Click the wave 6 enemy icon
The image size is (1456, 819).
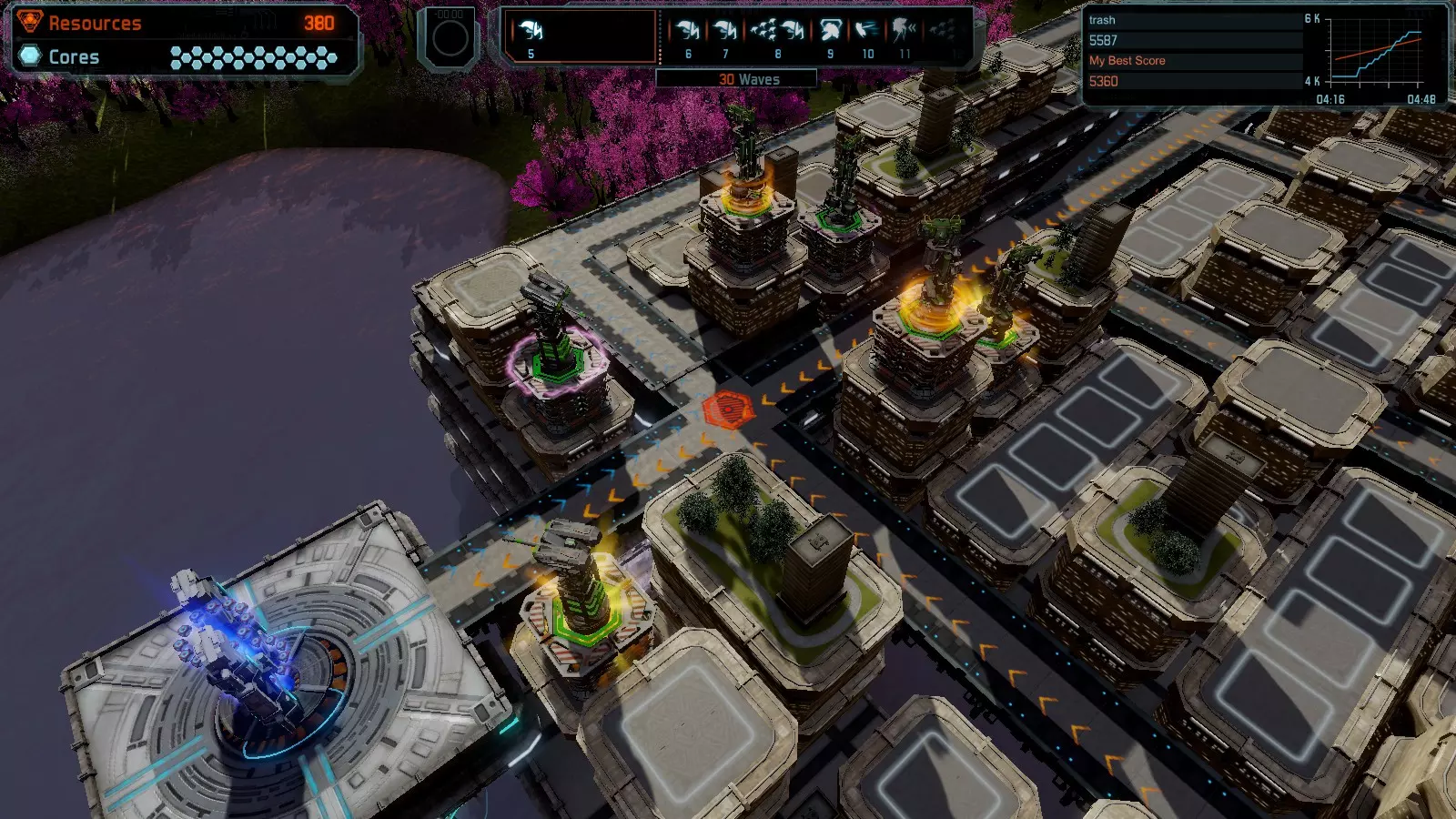pyautogui.click(x=688, y=32)
